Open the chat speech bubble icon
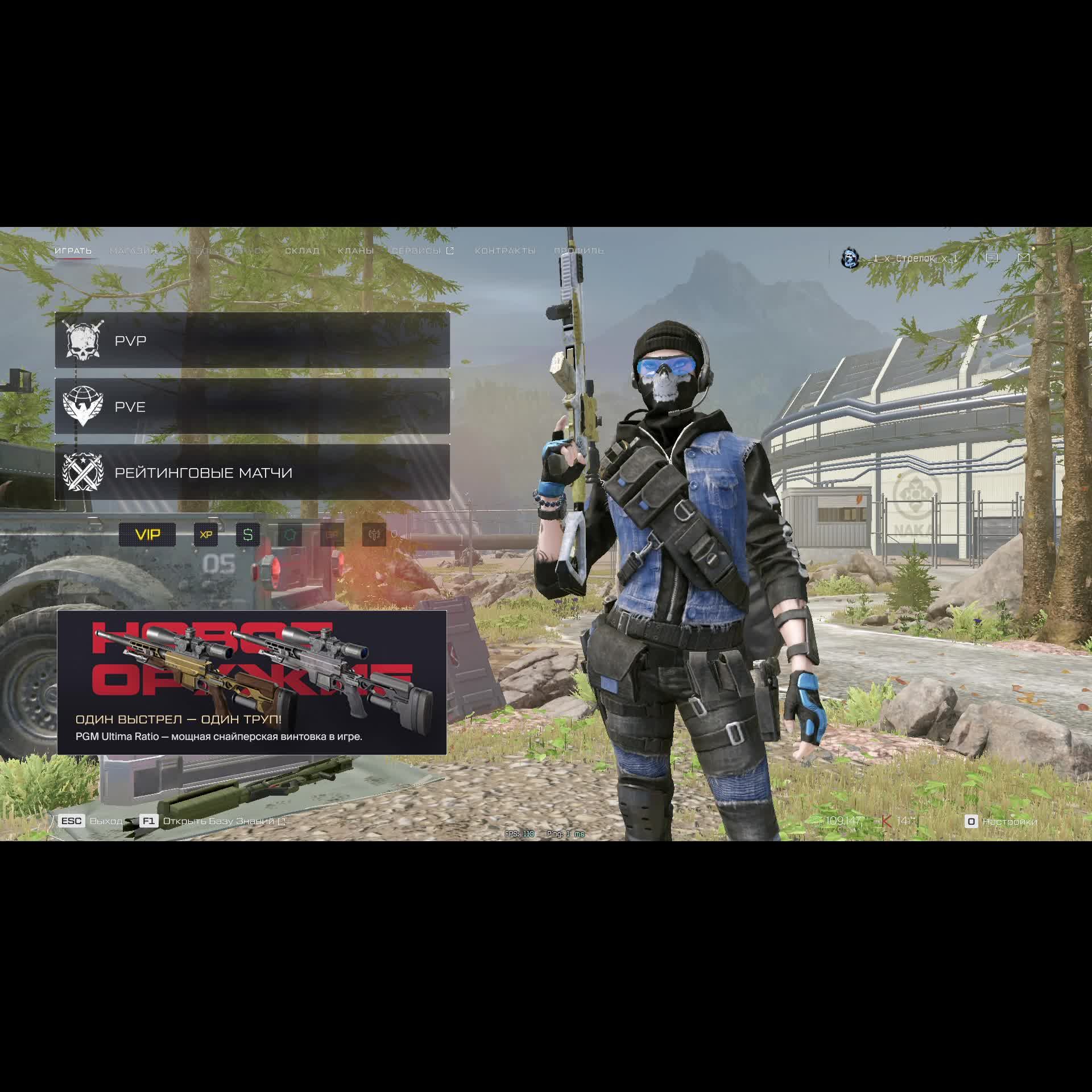 pyautogui.click(x=992, y=258)
